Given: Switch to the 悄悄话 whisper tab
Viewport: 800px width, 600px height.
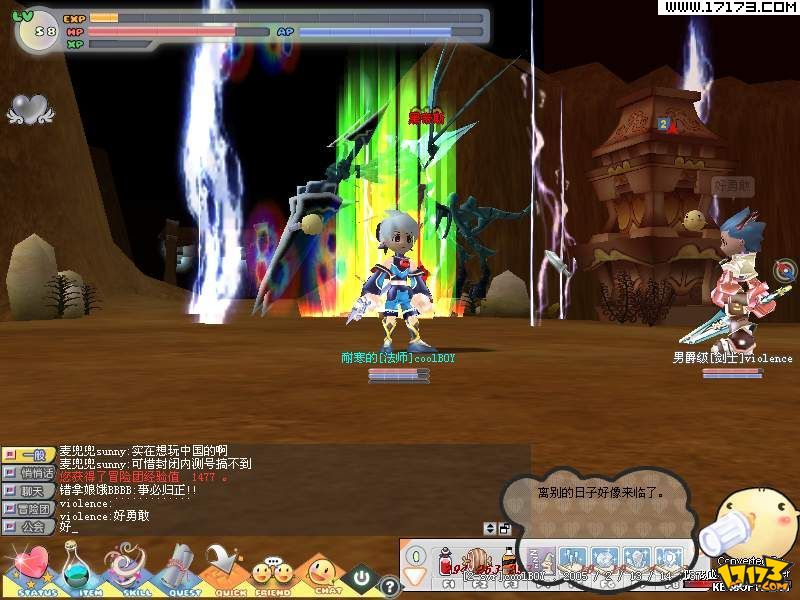Looking at the screenshot, I should click(x=30, y=473).
